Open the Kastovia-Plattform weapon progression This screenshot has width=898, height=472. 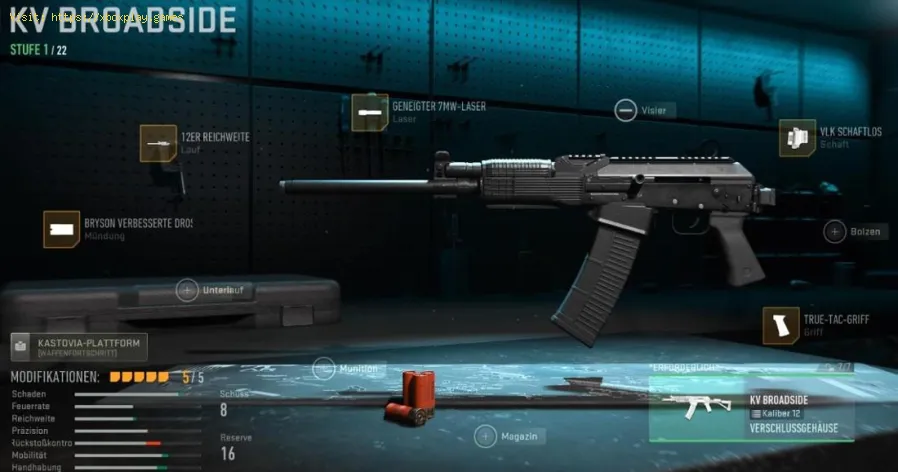coord(78,347)
